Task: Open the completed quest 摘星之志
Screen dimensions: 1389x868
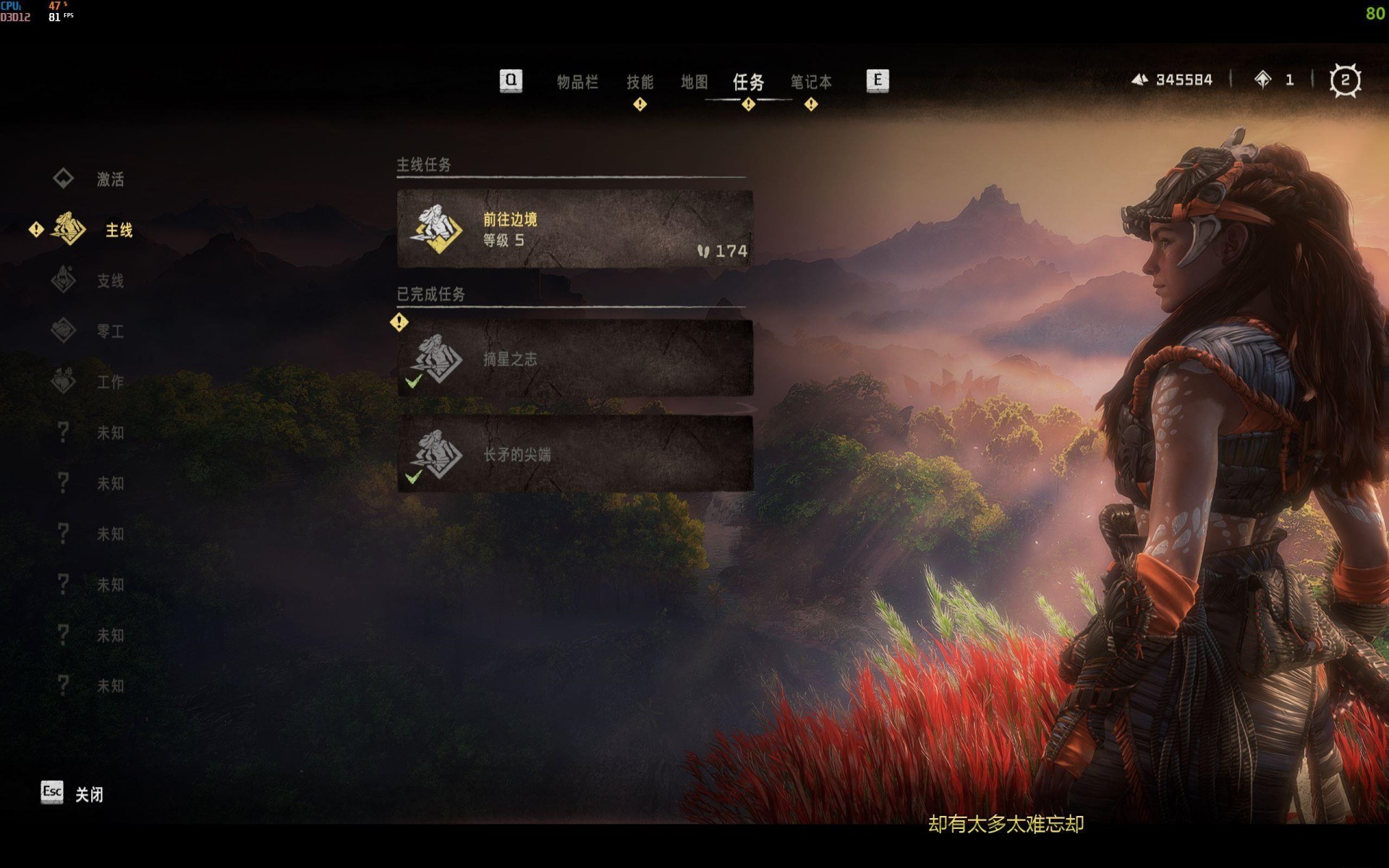Action: (x=574, y=359)
